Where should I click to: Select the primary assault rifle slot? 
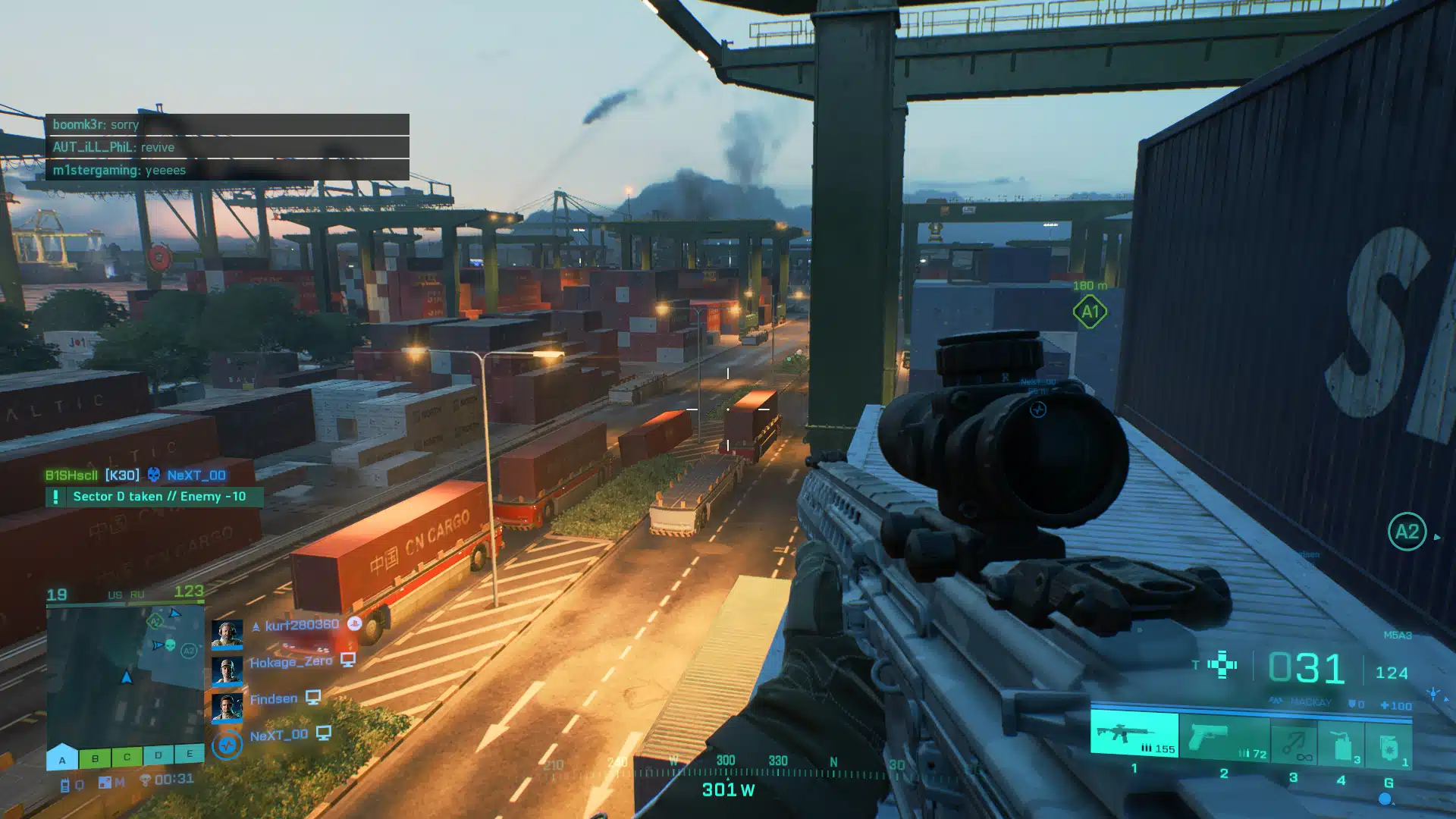1134,734
